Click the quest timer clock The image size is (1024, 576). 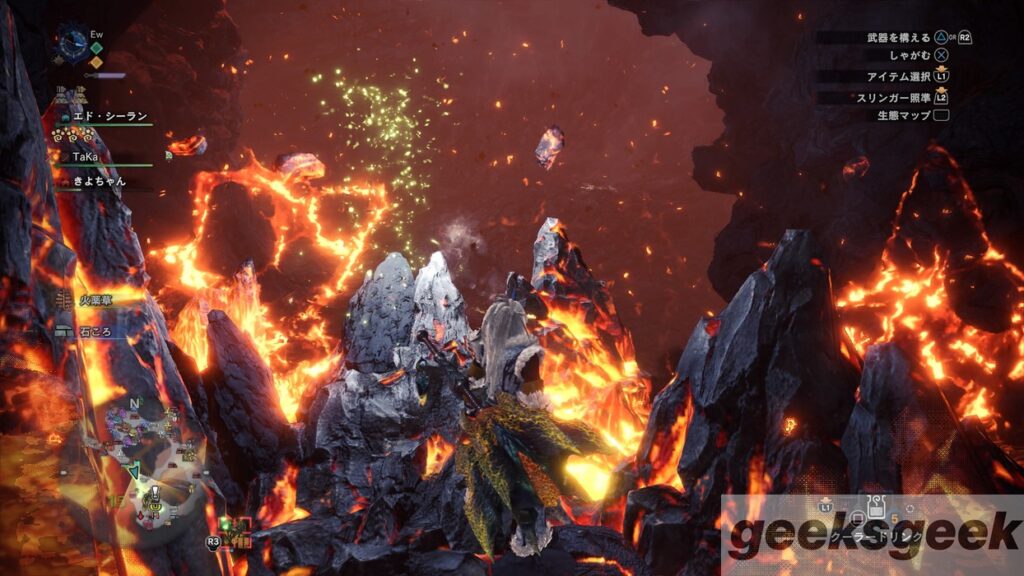pyautogui.click(x=74, y=43)
